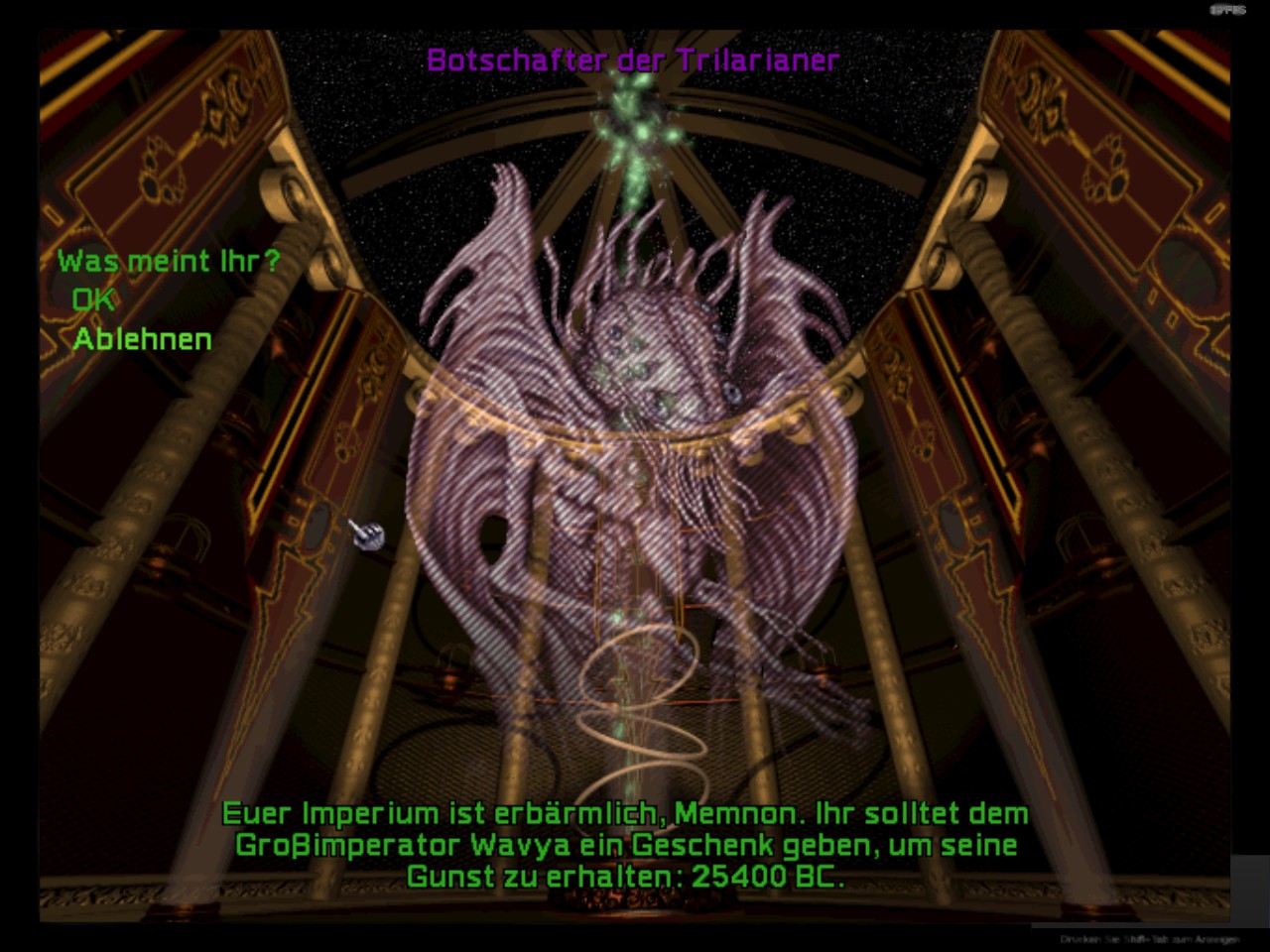1270x952 pixels.
Task: Click the ambassador's glowing green head crest
Action: point(635,248)
